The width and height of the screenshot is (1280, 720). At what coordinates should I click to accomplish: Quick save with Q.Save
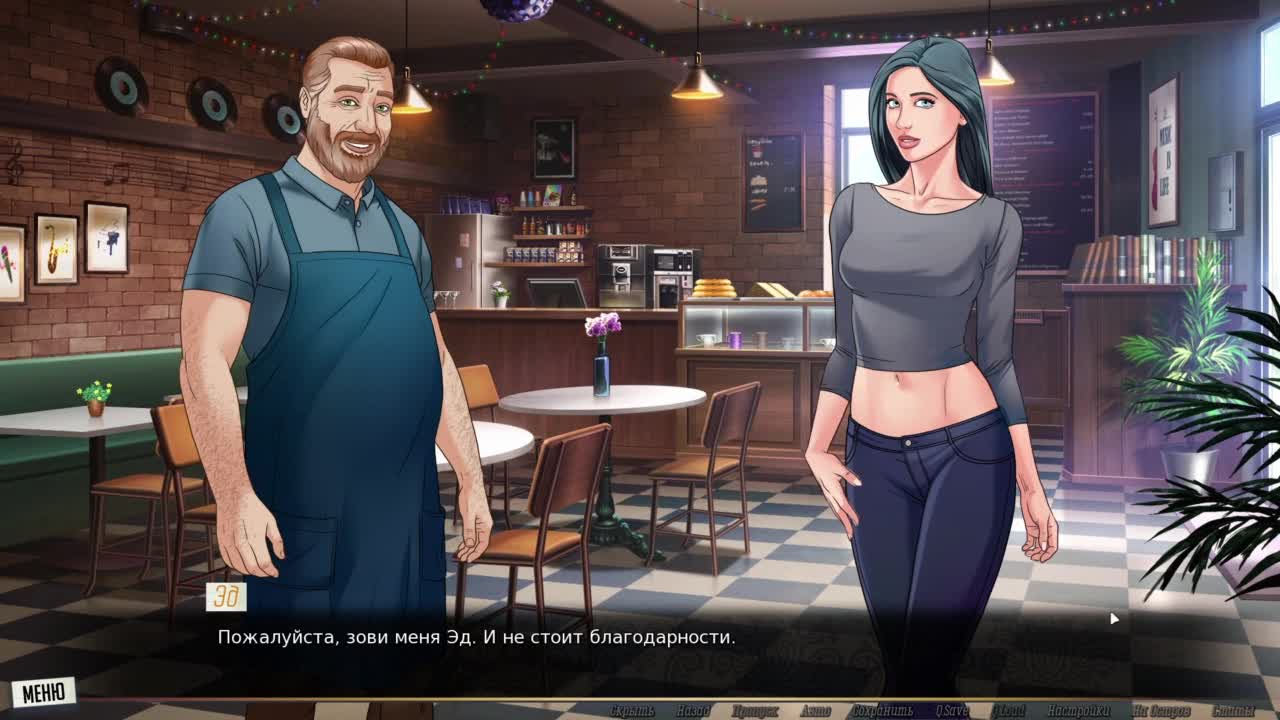pyautogui.click(x=952, y=711)
